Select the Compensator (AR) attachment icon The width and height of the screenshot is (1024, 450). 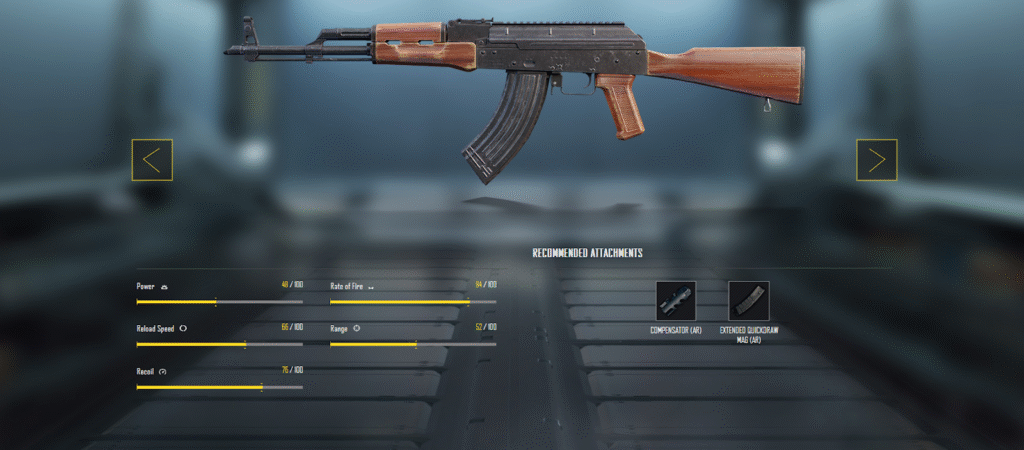676,301
